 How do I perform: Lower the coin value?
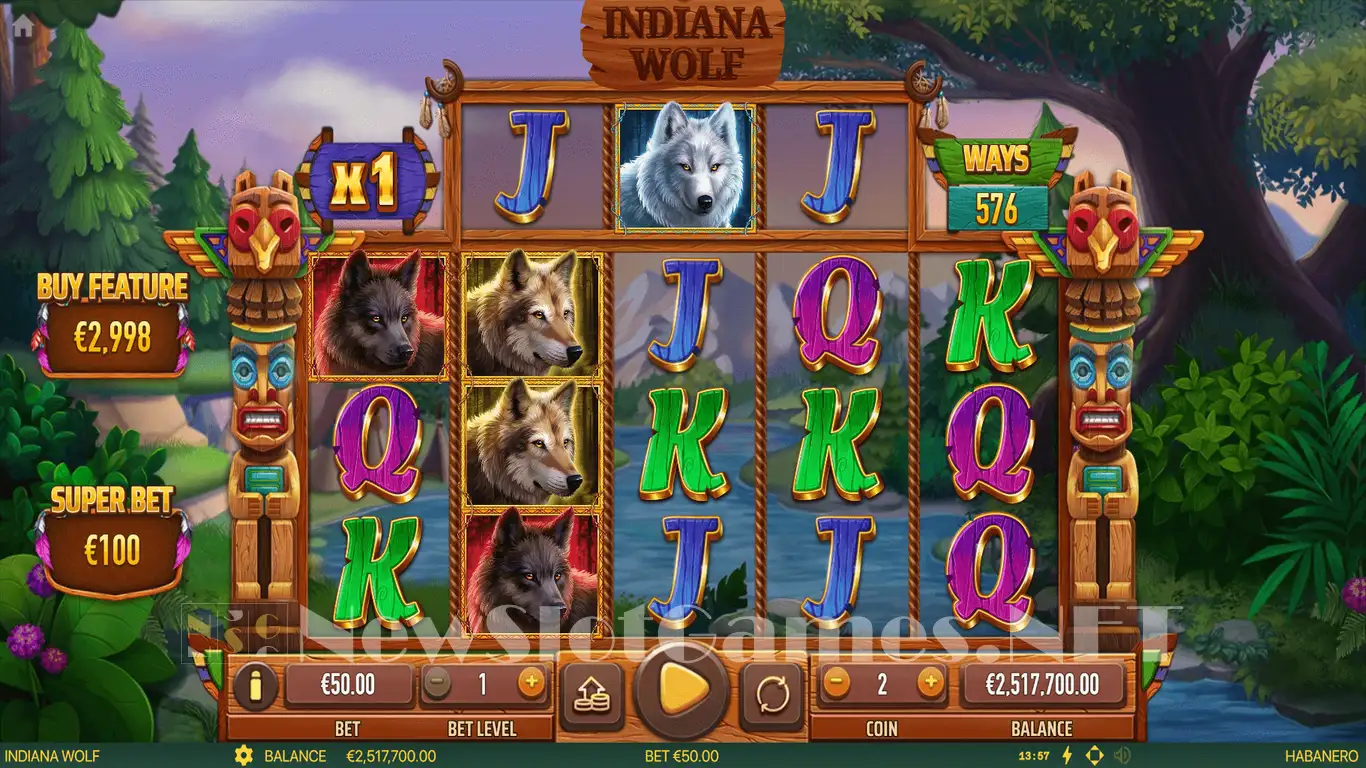pyautogui.click(x=837, y=684)
